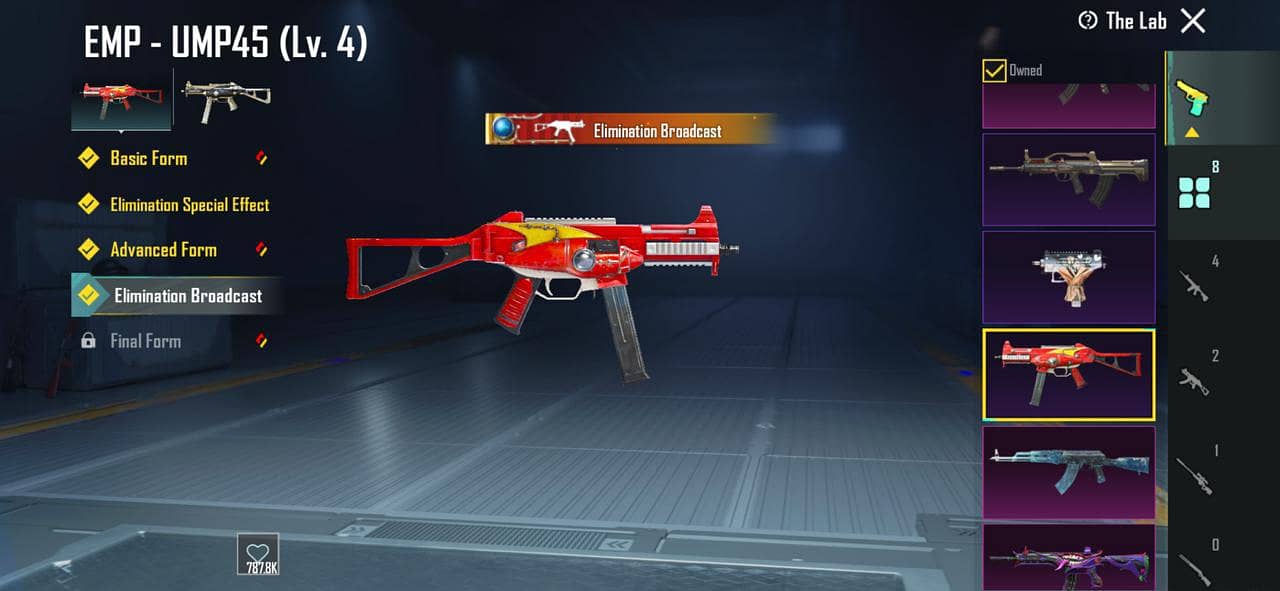This screenshot has height=591, width=1280.
Task: Select the red EMP UMP45 thumbnail at top left
Action: pyautogui.click(x=120, y=98)
